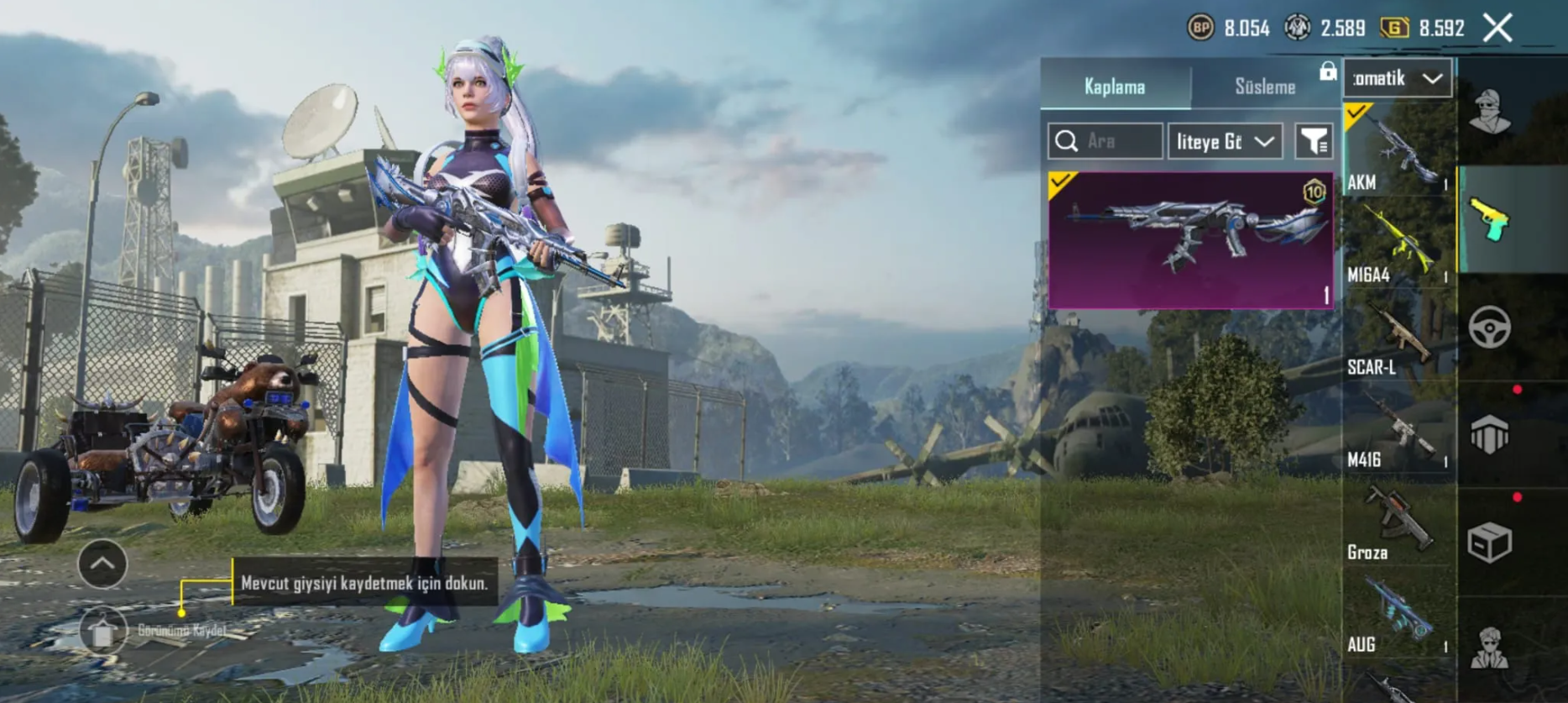The width and height of the screenshot is (1568, 703).
Task: Open the crate box category icon
Action: pos(1490,543)
